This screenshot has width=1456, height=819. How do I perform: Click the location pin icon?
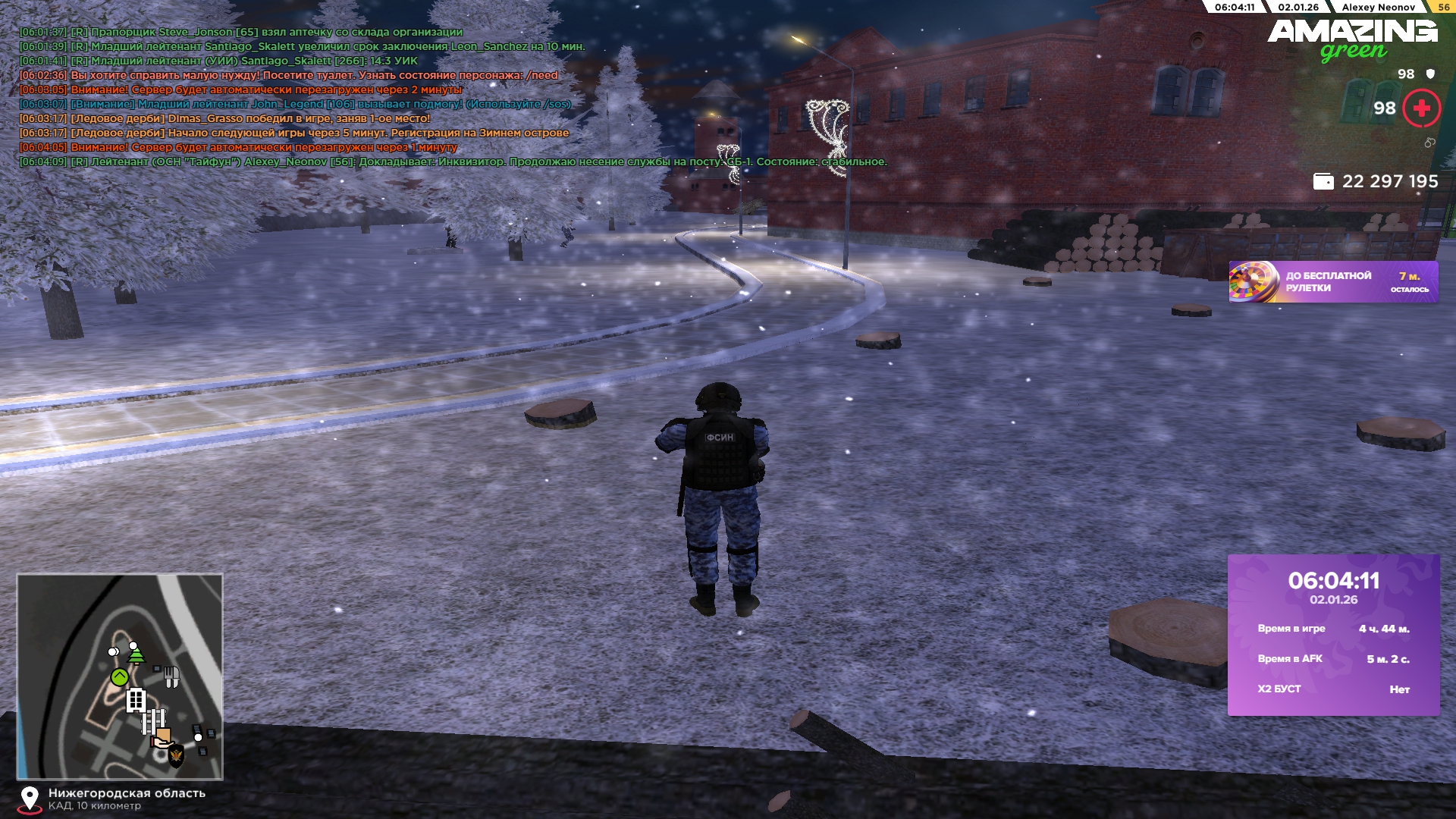click(x=30, y=799)
